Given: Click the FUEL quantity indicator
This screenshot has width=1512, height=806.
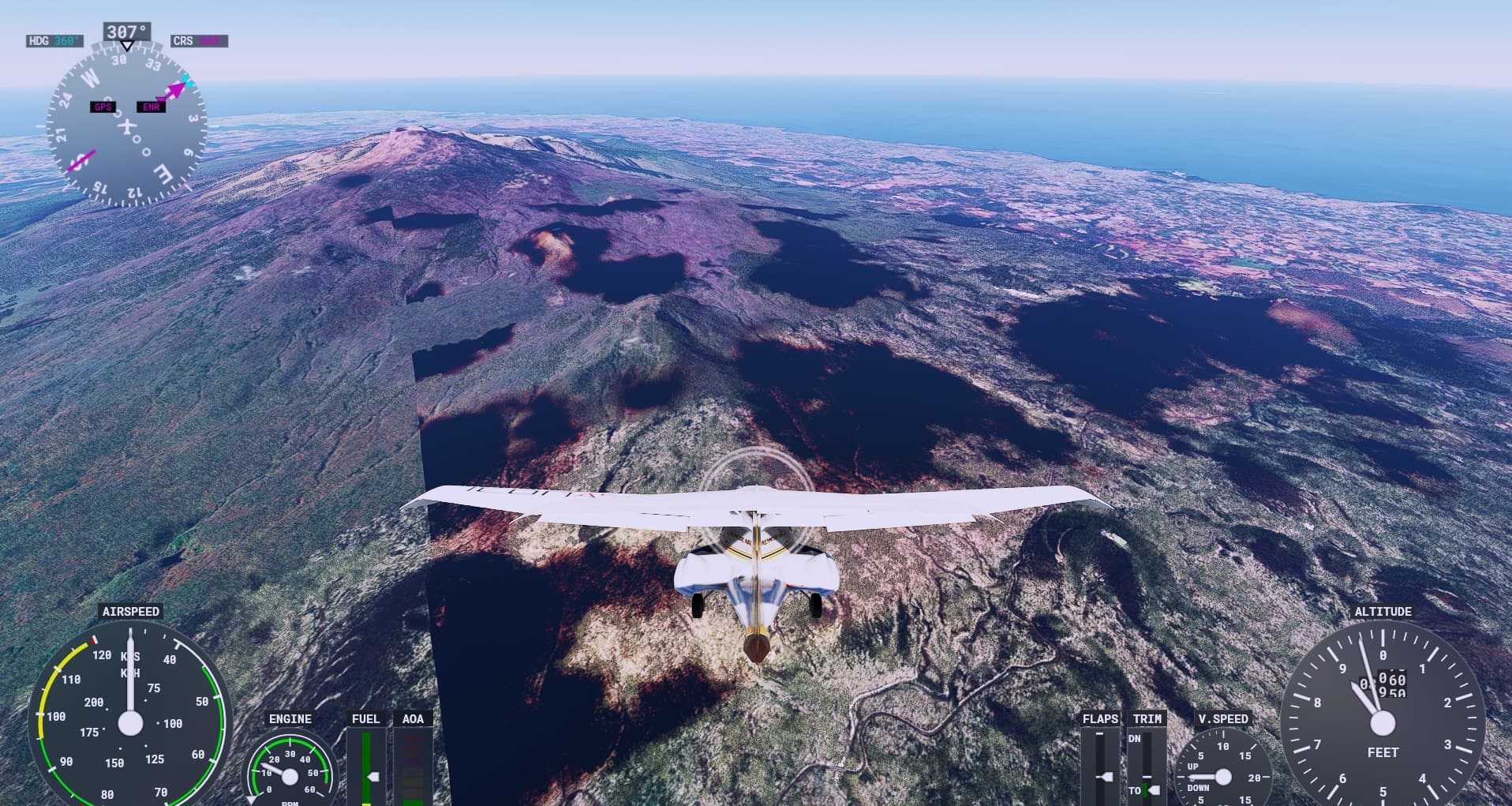Looking at the screenshot, I should (368, 770).
